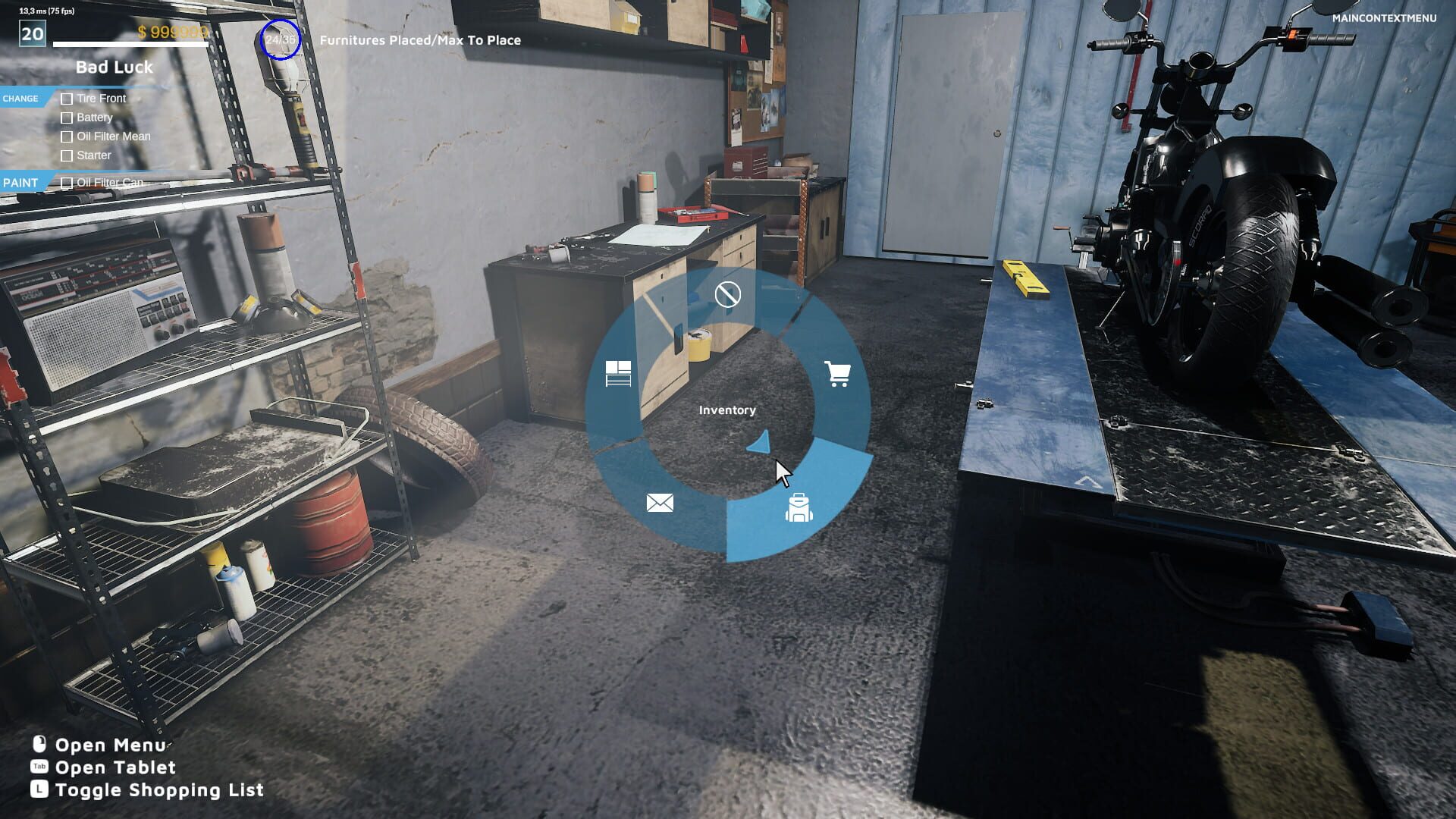Click the furniture placed counter circle

(x=280, y=39)
